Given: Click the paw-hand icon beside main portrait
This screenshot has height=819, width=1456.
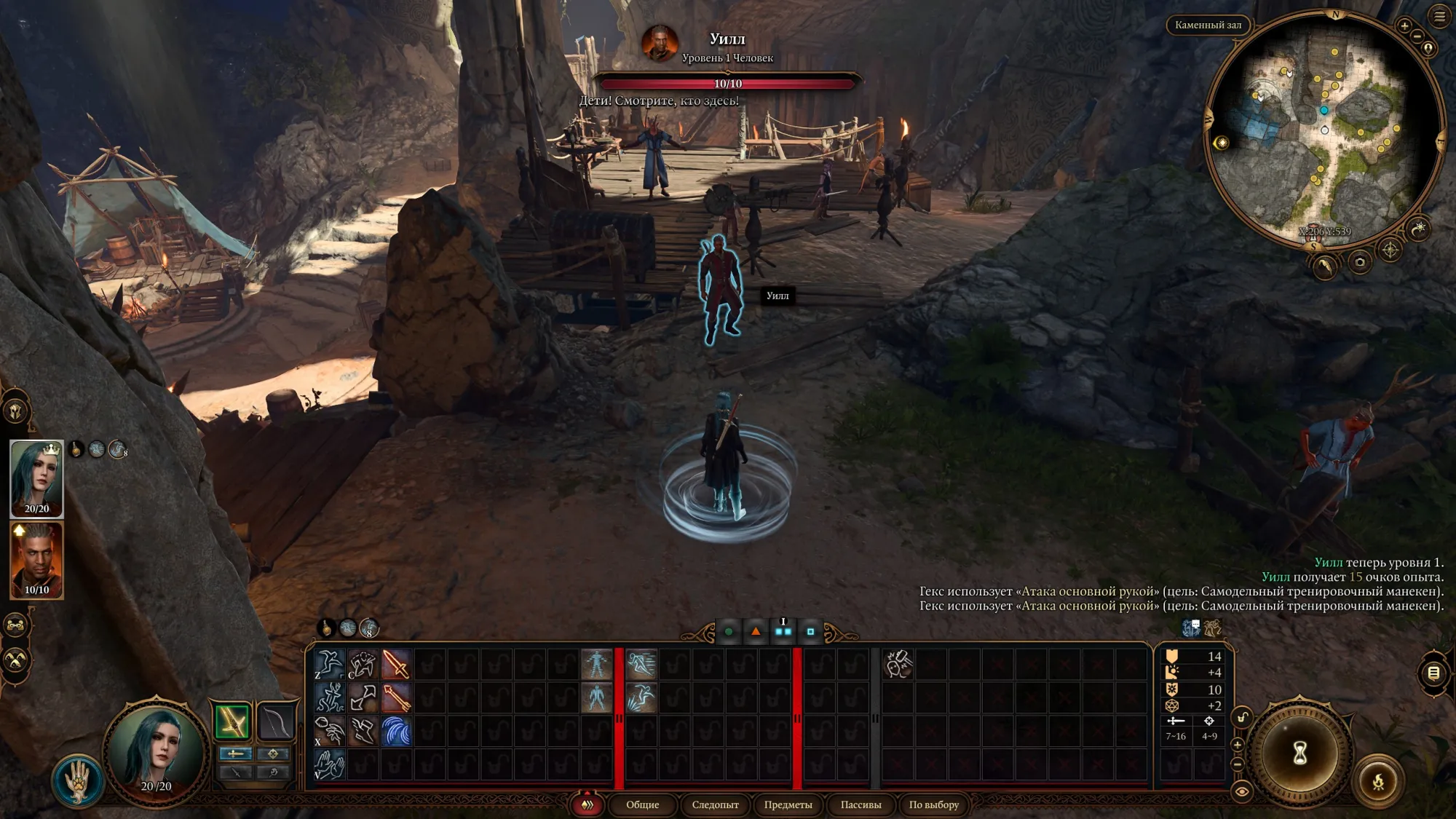Looking at the screenshot, I should (x=78, y=780).
